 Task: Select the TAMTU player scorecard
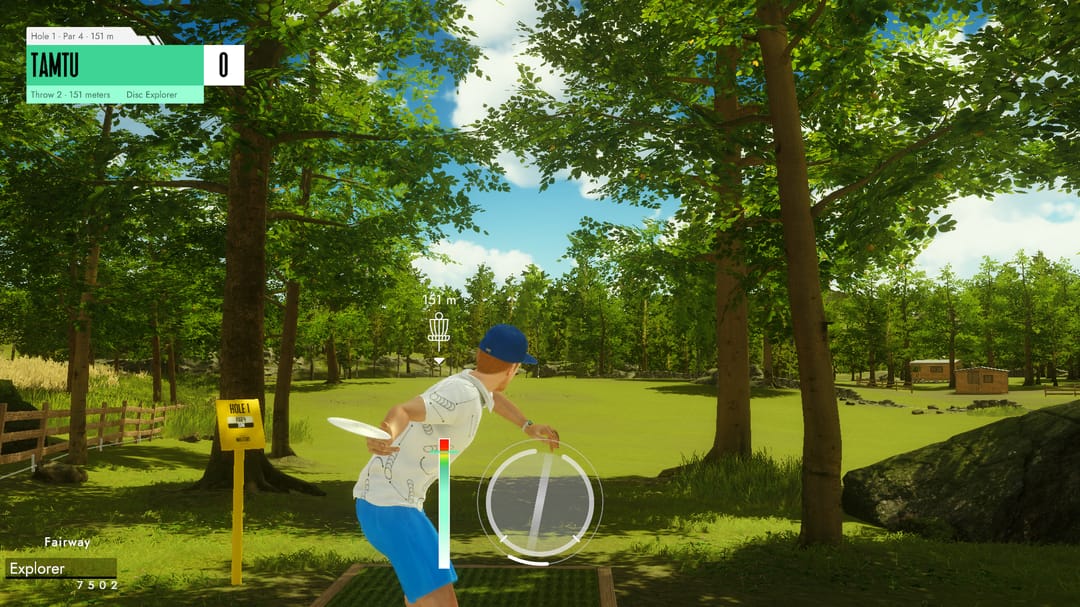click(115, 65)
